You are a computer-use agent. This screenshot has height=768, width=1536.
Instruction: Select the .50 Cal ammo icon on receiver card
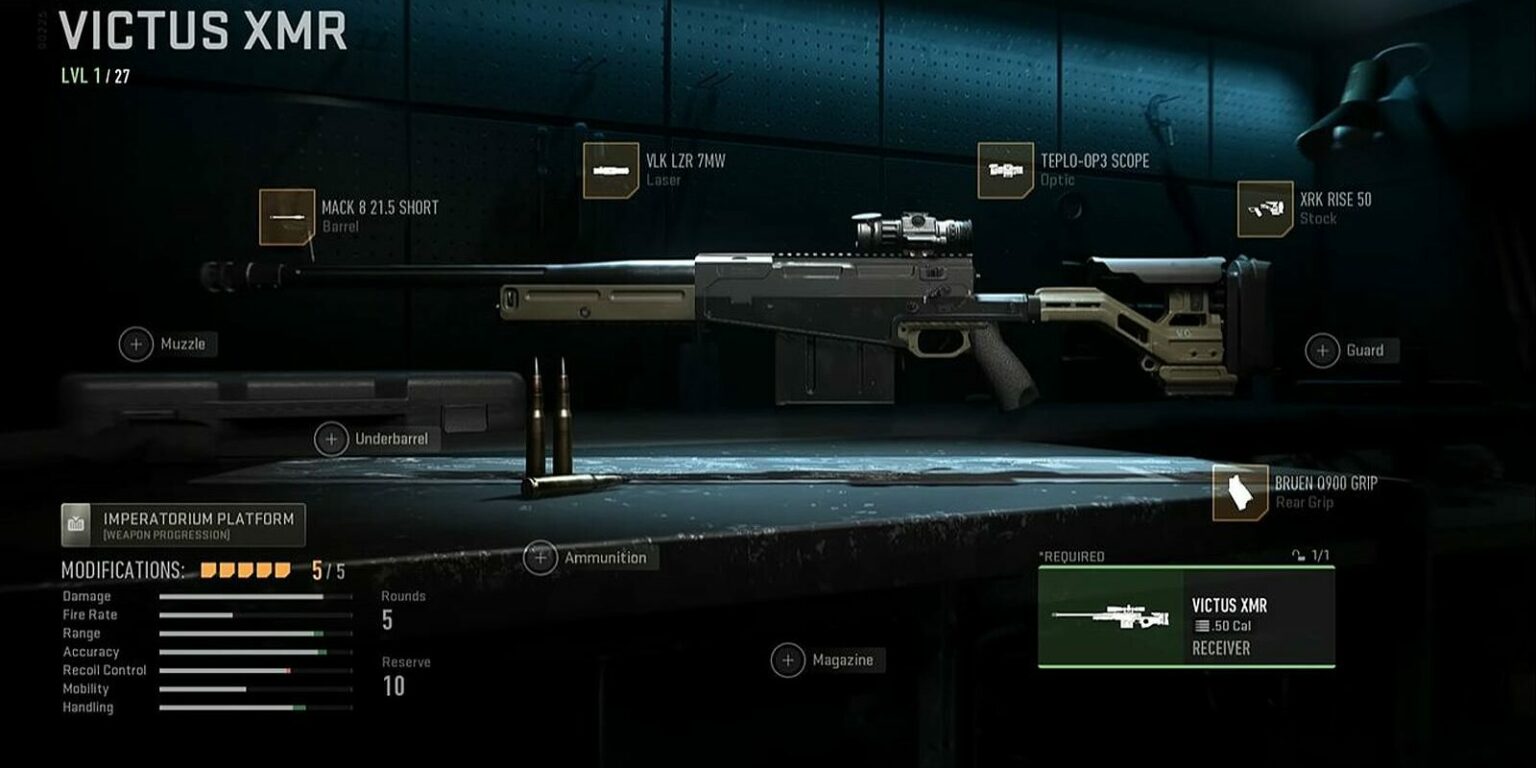(1202, 627)
